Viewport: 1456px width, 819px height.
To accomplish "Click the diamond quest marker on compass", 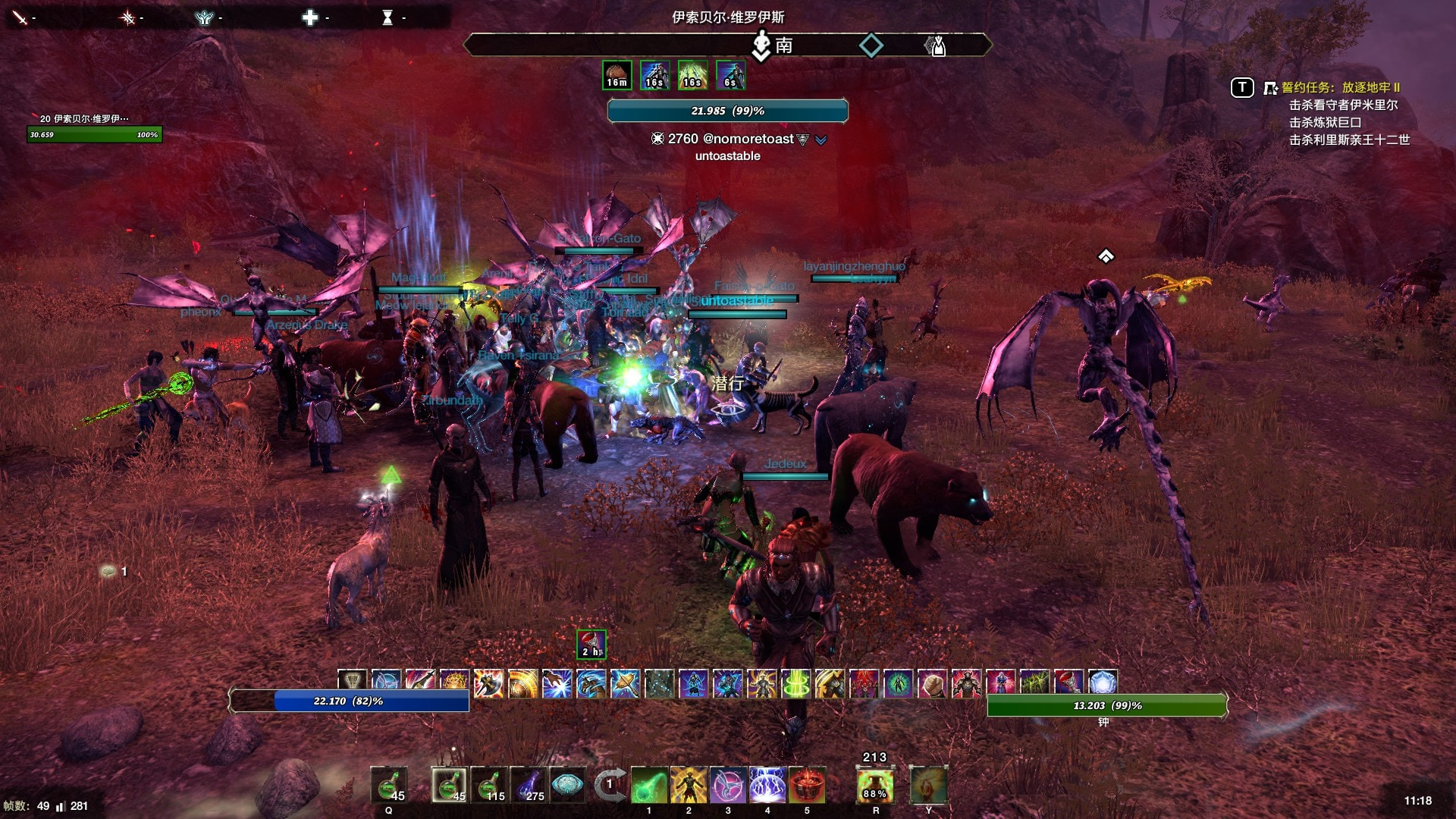I will pos(871,45).
